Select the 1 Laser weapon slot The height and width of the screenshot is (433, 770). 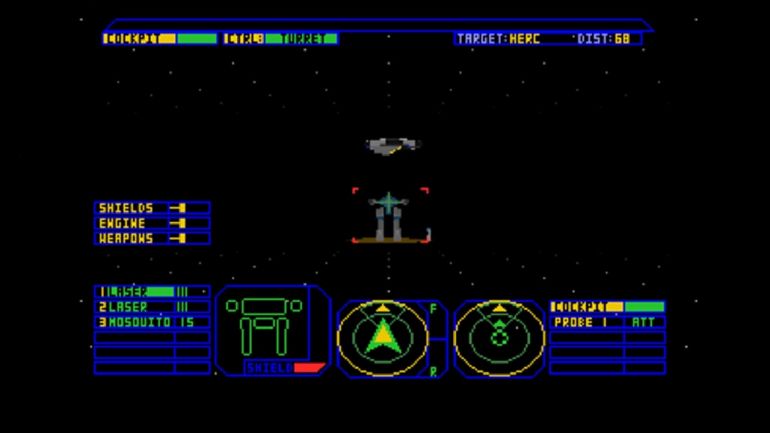pyautogui.click(x=152, y=292)
